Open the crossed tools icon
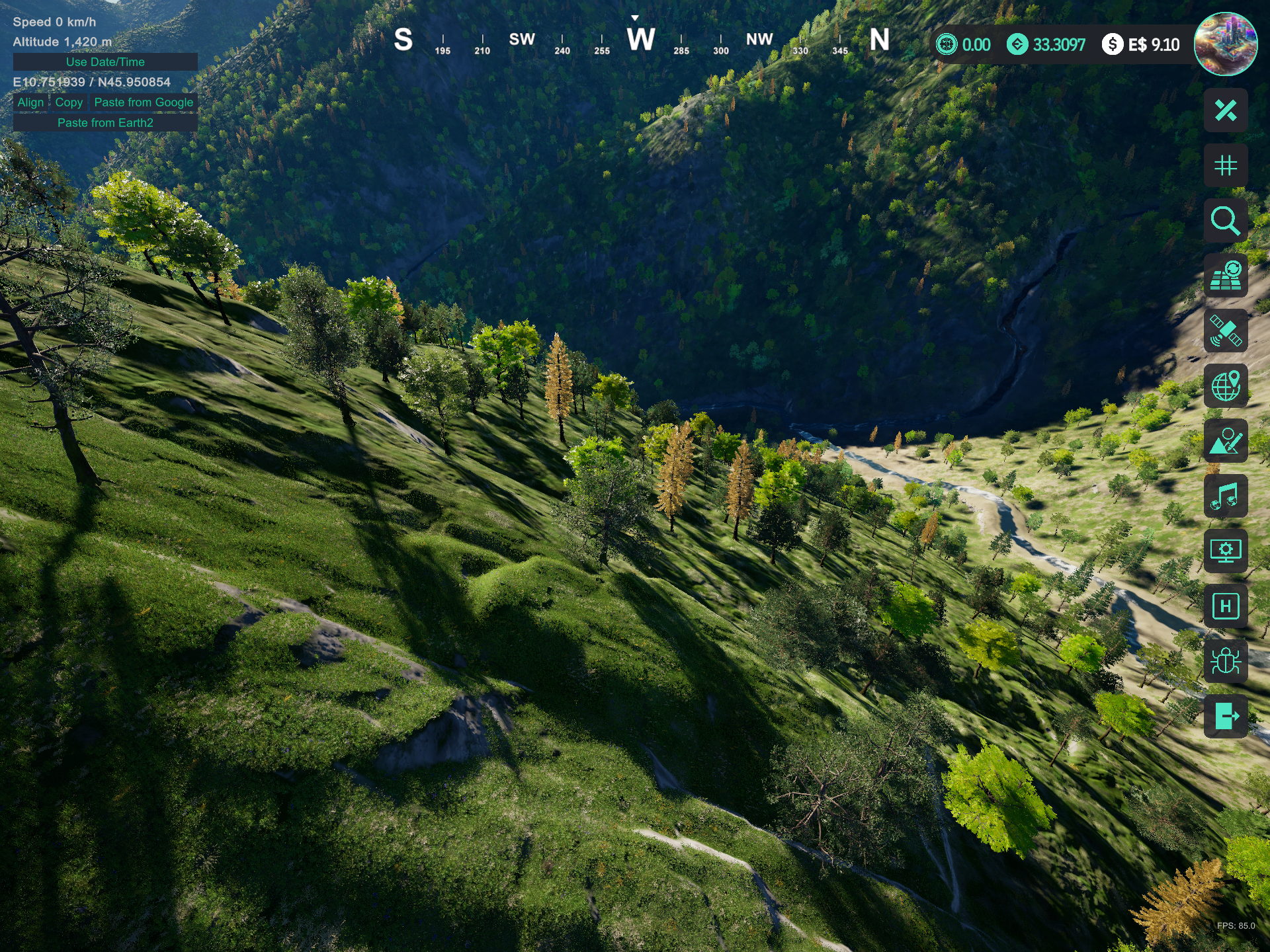Viewport: 1270px width, 952px height. tap(1225, 110)
